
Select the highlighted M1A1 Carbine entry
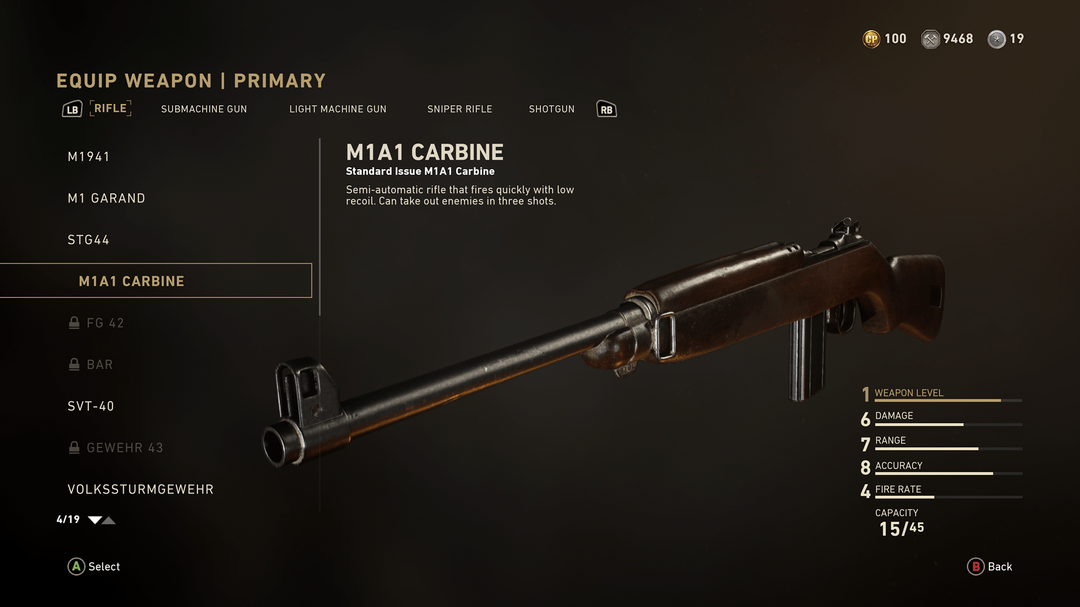(x=131, y=281)
